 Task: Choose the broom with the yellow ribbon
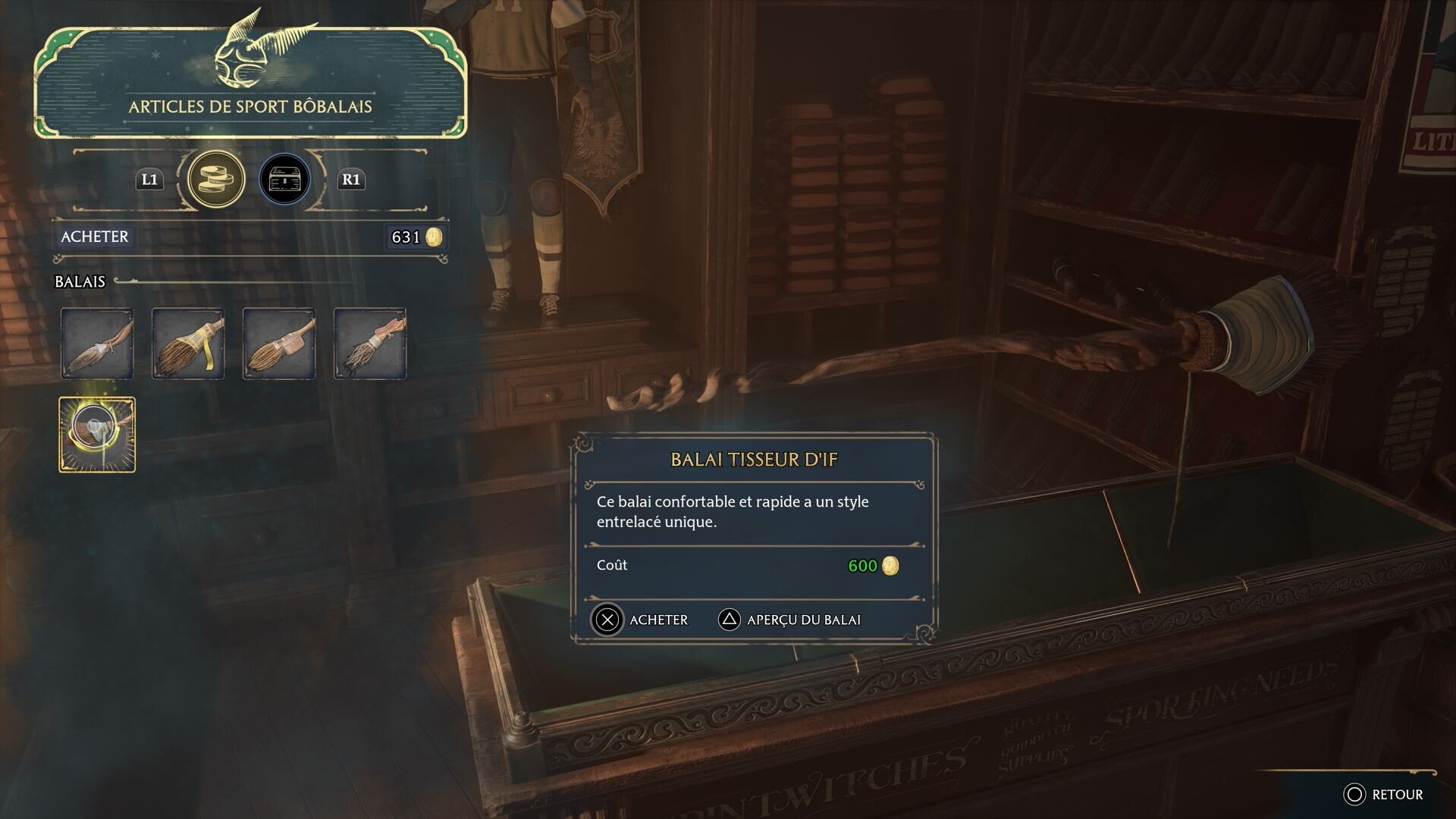(188, 344)
